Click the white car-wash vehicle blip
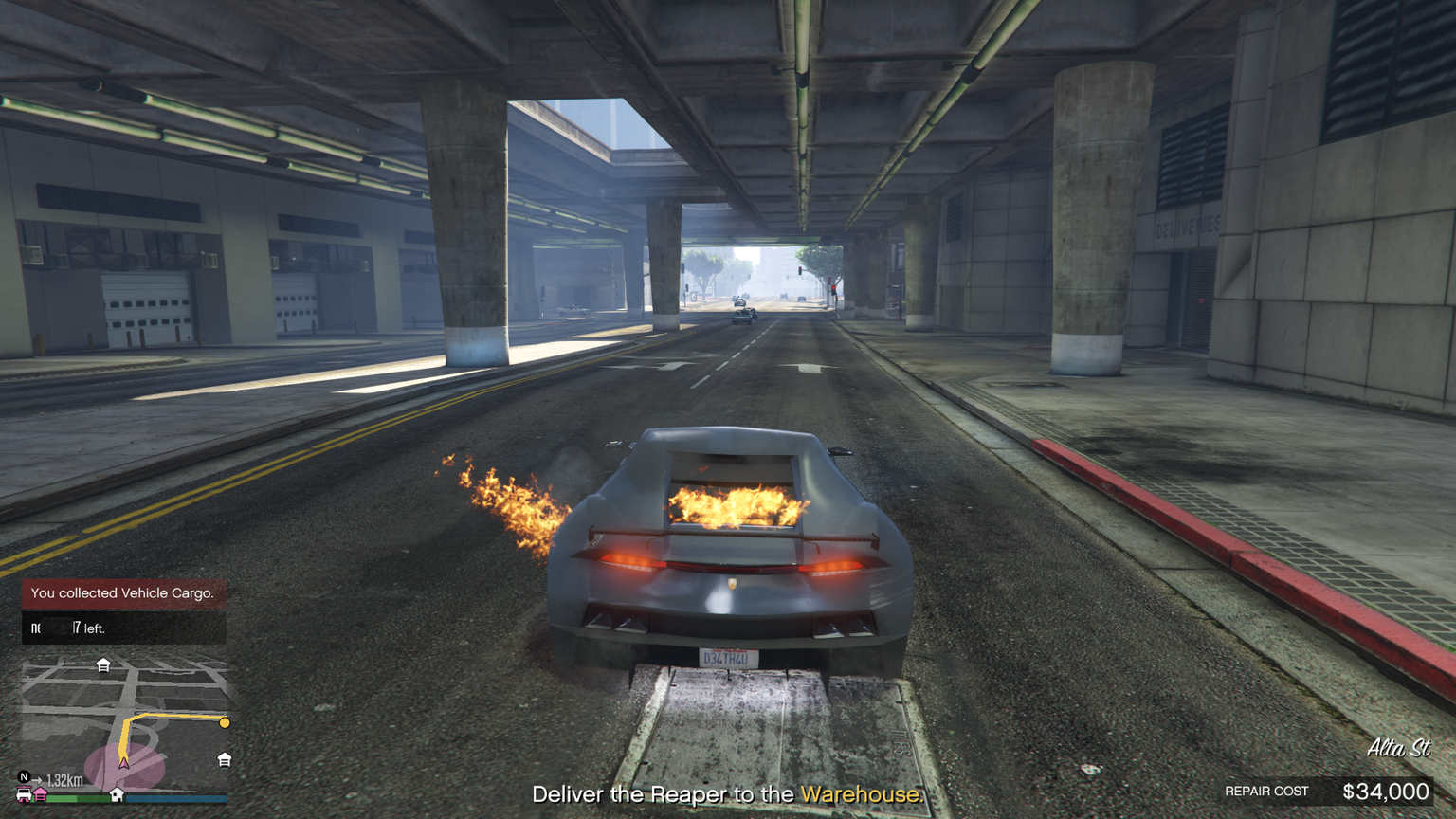 coord(25,794)
